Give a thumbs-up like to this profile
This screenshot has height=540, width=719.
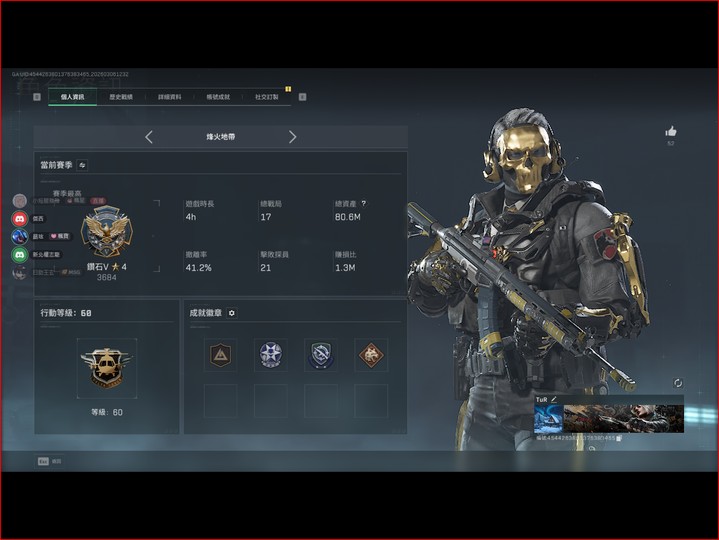pos(671,131)
